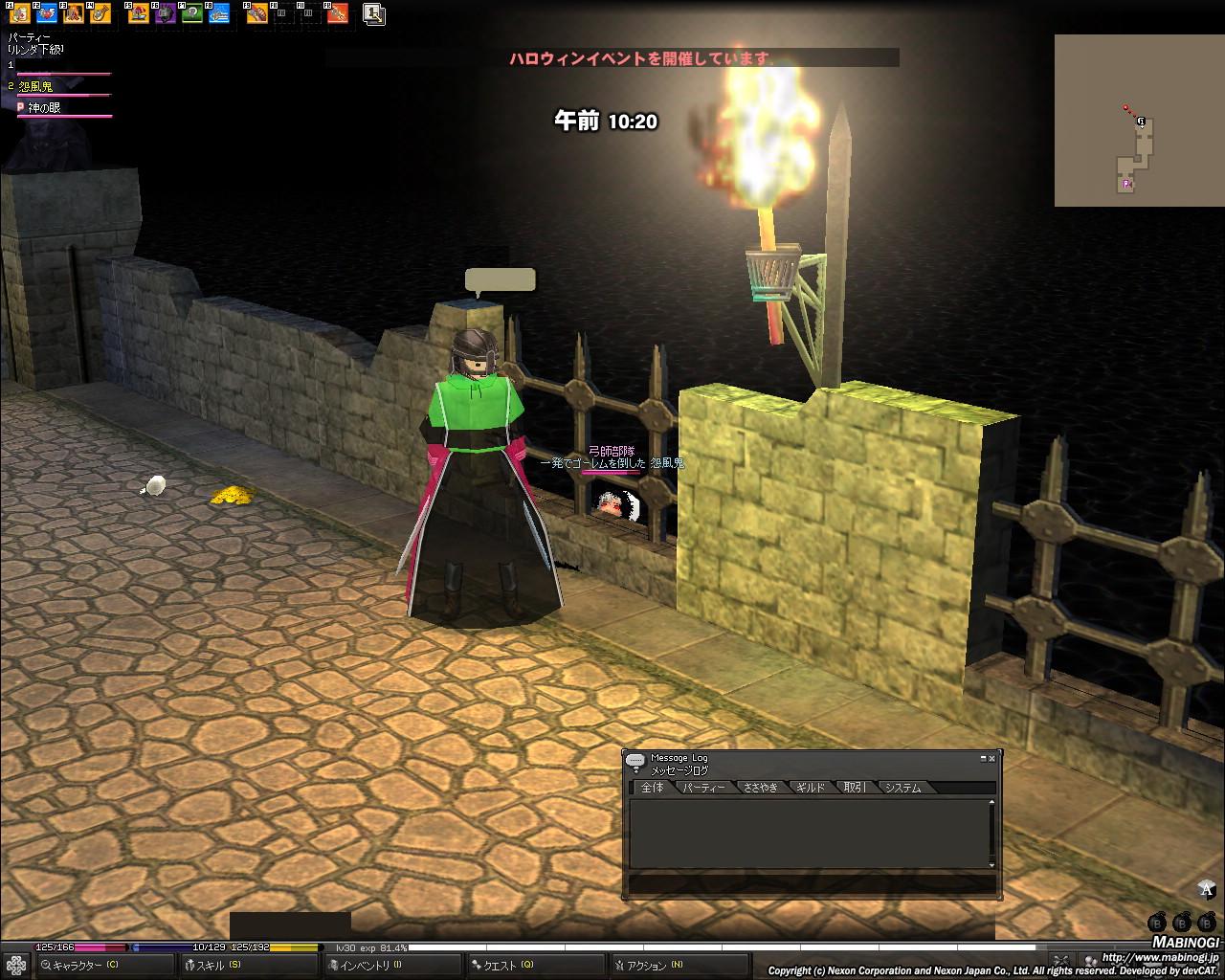Toggle the hotbar page switch icon
Image resolution: width=1225 pixels, height=980 pixels.
click(x=374, y=14)
